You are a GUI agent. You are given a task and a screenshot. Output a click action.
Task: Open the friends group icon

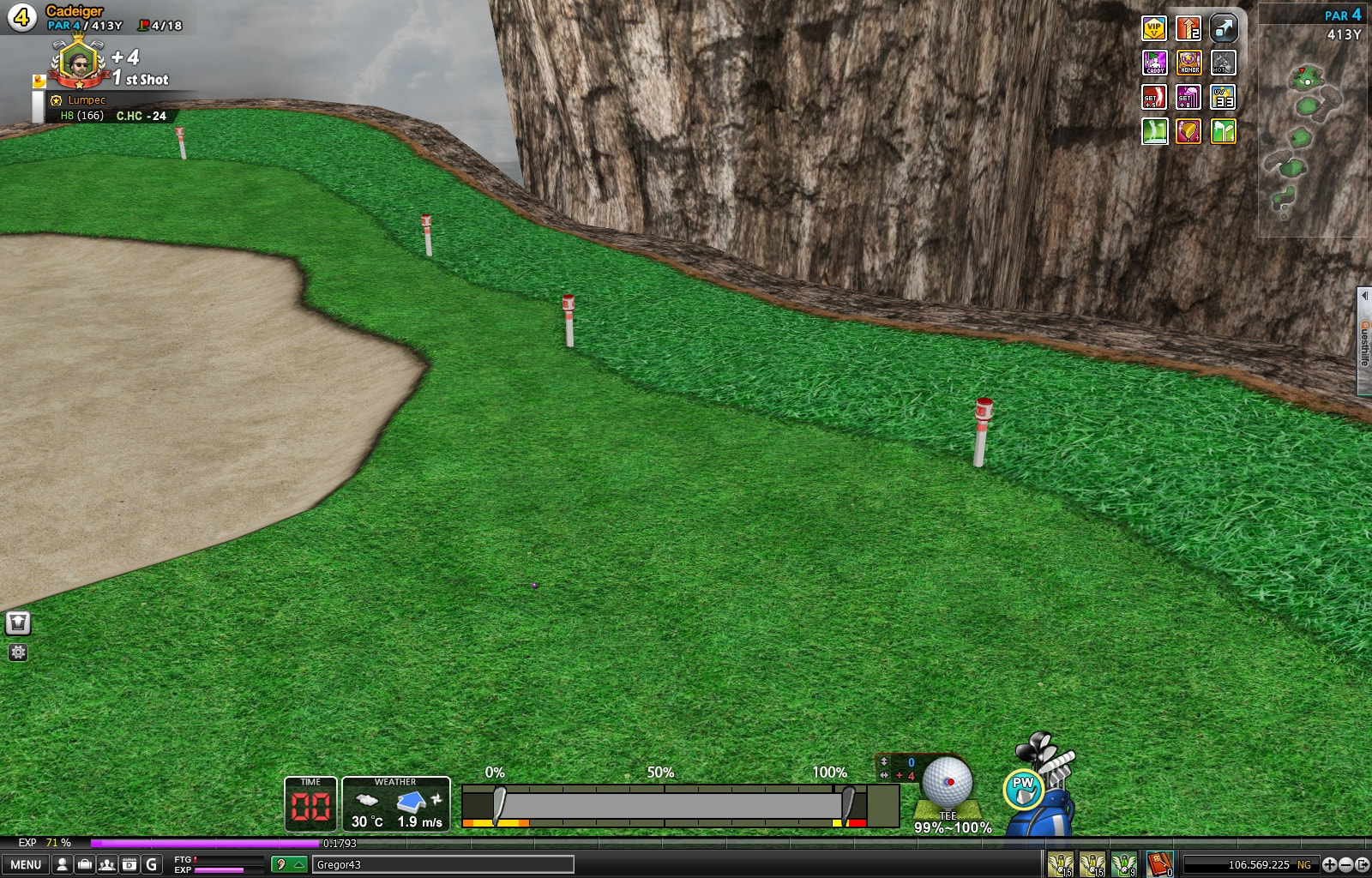(x=106, y=864)
